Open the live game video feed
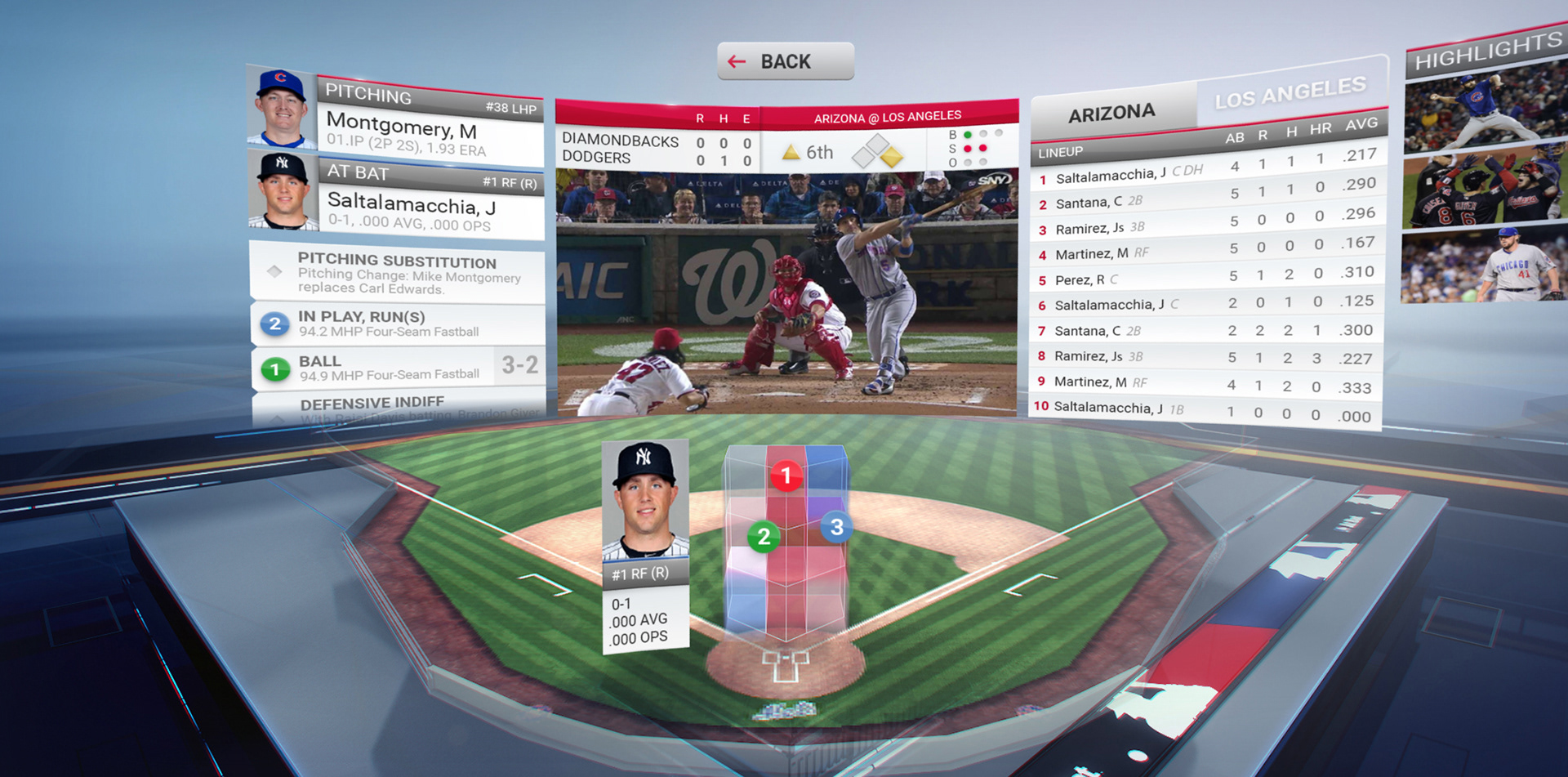This screenshot has width=1568, height=777. [x=786, y=292]
